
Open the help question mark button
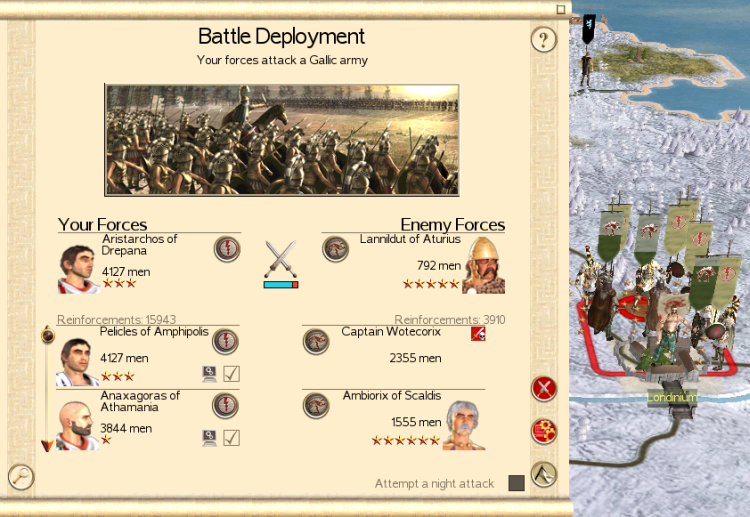coord(543,40)
